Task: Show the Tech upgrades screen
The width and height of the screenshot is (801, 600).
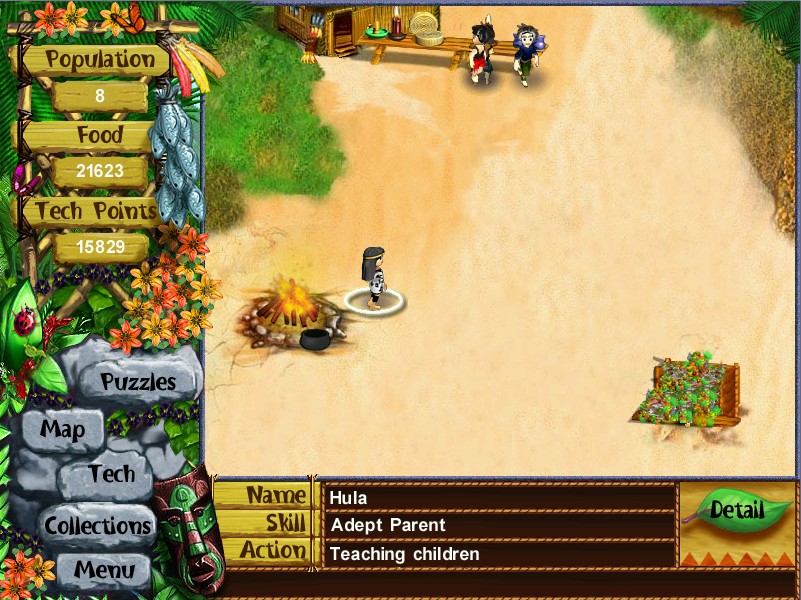Action: click(110, 474)
